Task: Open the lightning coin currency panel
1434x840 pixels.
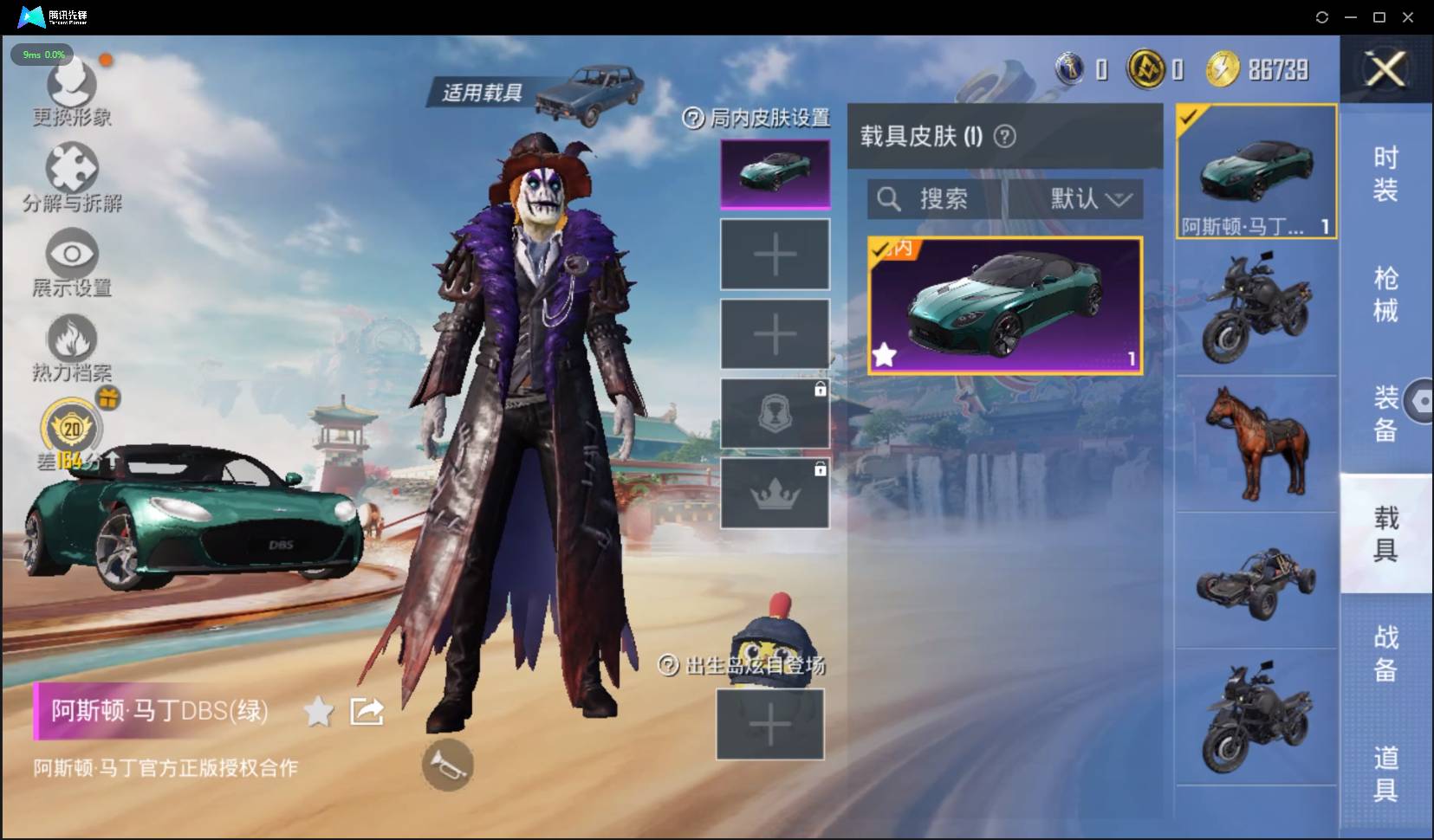Action: tap(1225, 68)
